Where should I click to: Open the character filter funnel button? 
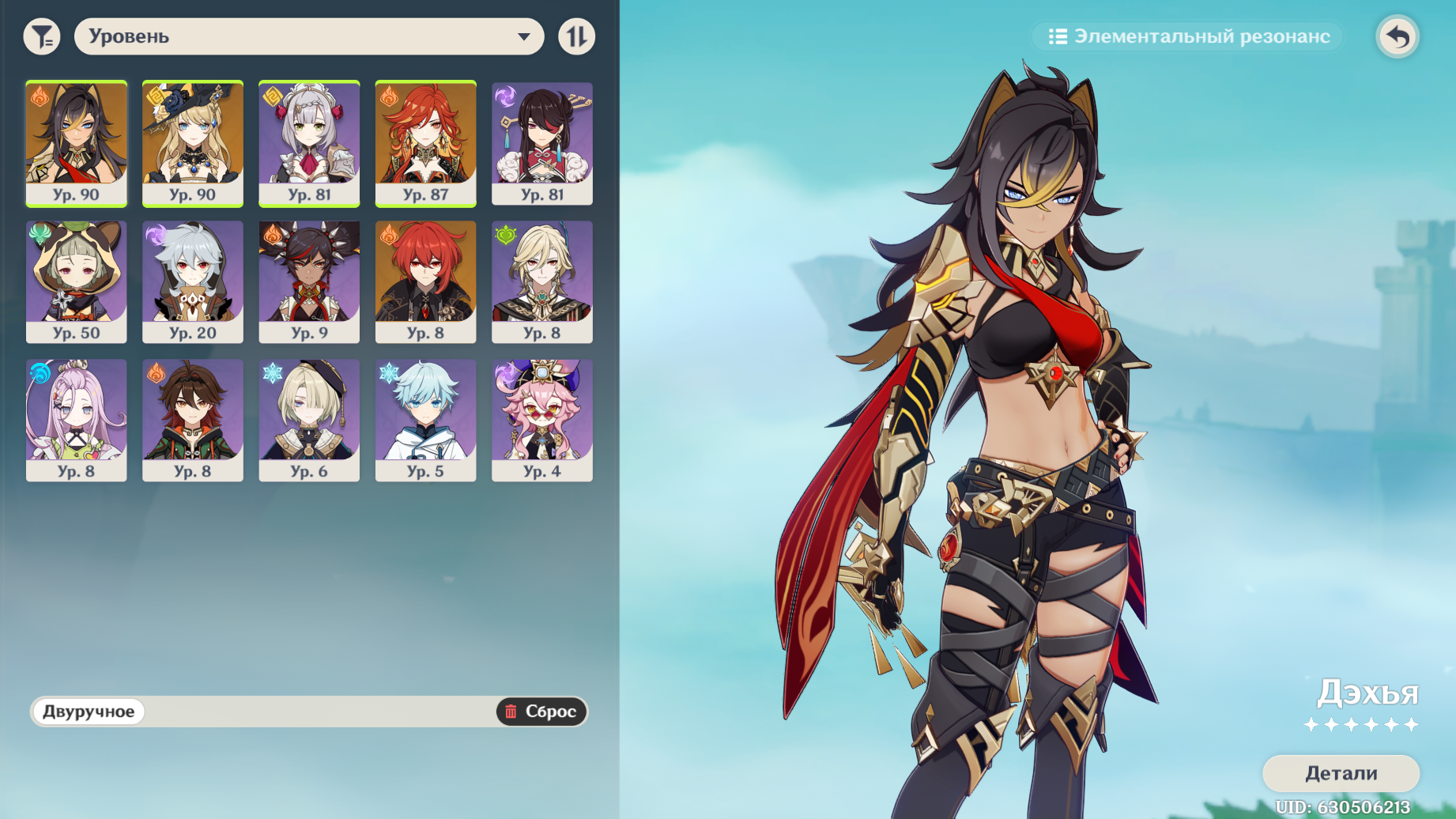42,36
